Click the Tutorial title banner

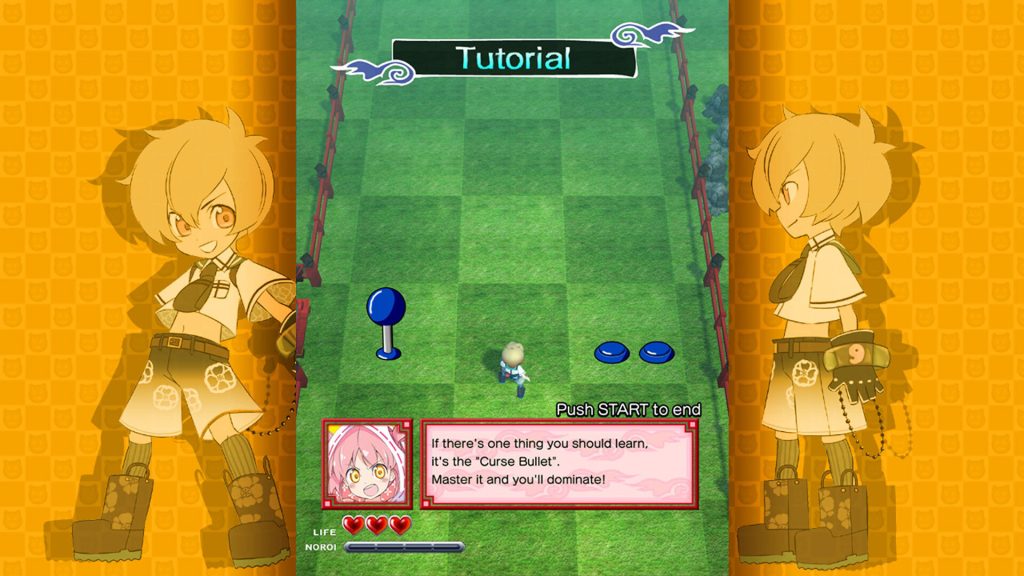pyautogui.click(x=514, y=59)
